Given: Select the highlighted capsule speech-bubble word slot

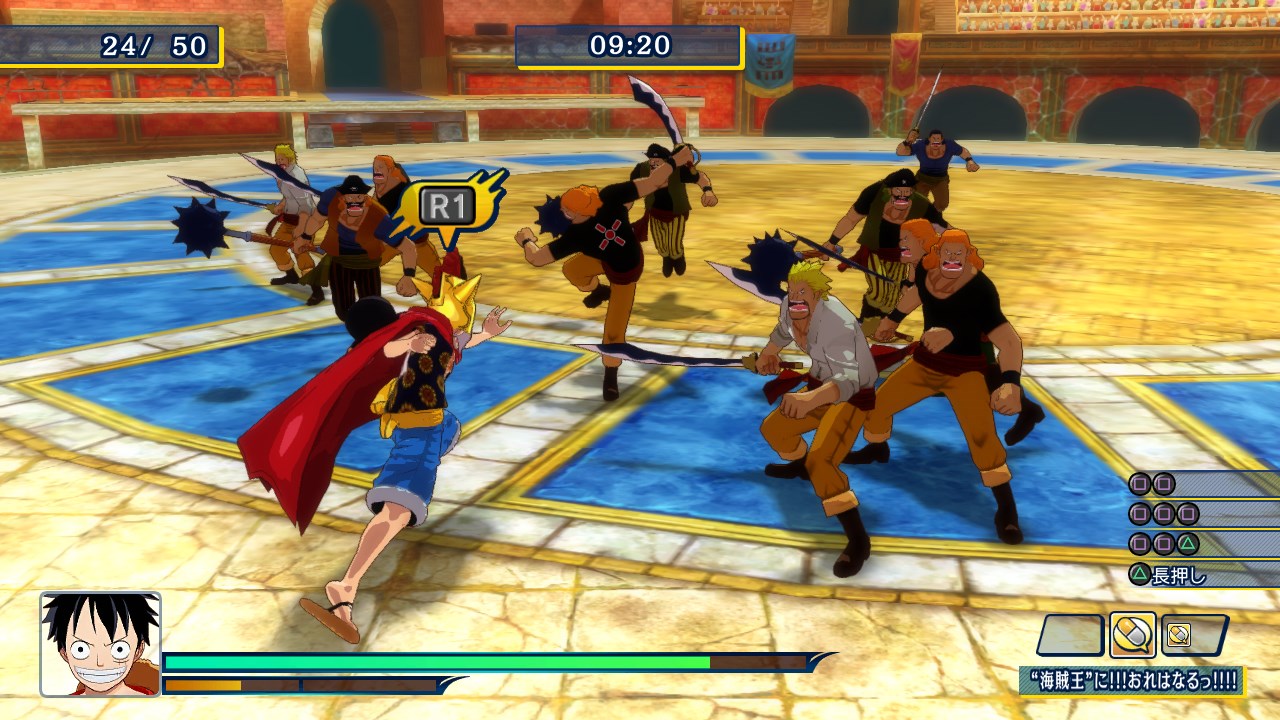Looking at the screenshot, I should [x=1133, y=635].
